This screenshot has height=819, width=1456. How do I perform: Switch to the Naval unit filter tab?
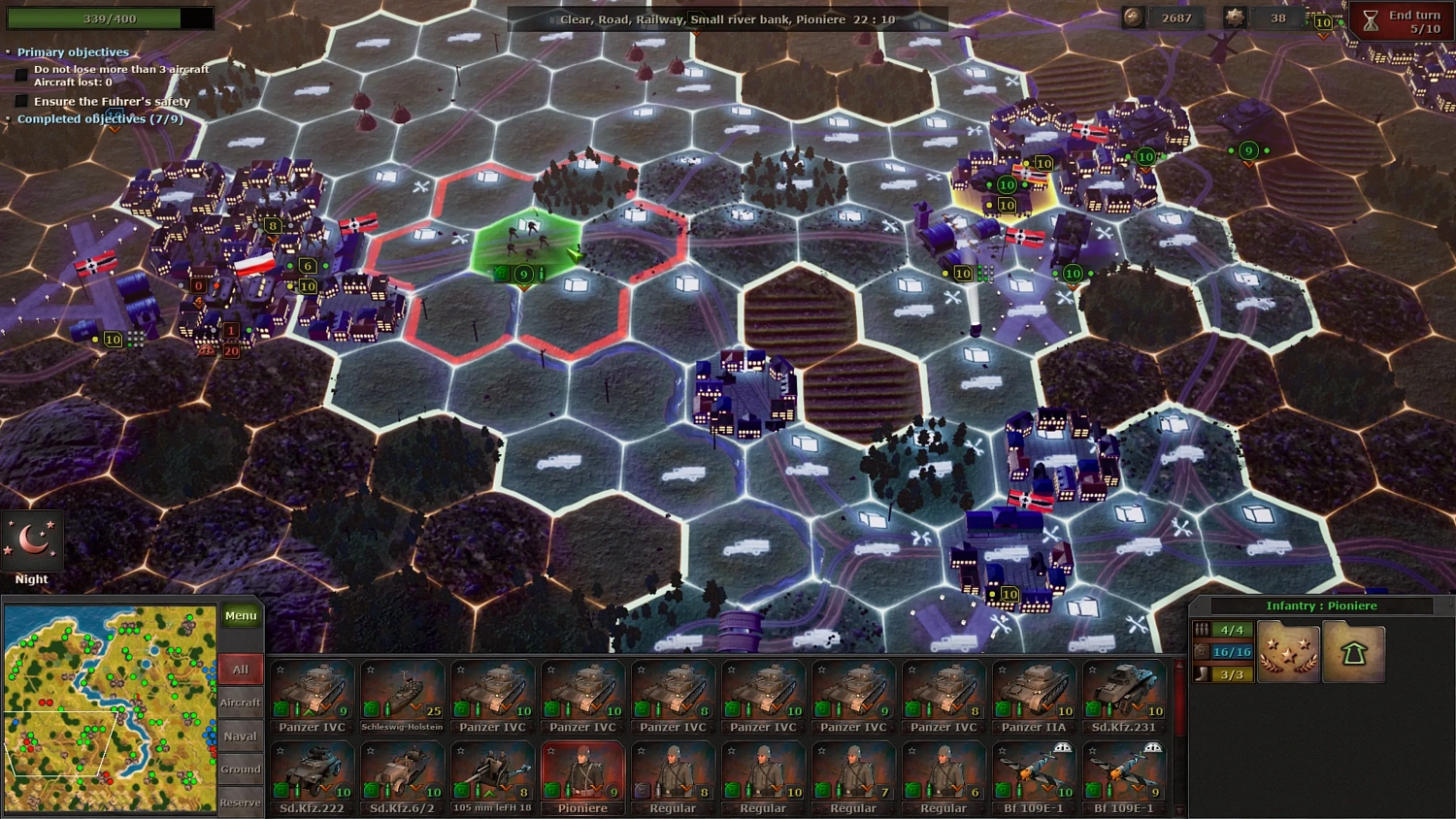[240, 736]
